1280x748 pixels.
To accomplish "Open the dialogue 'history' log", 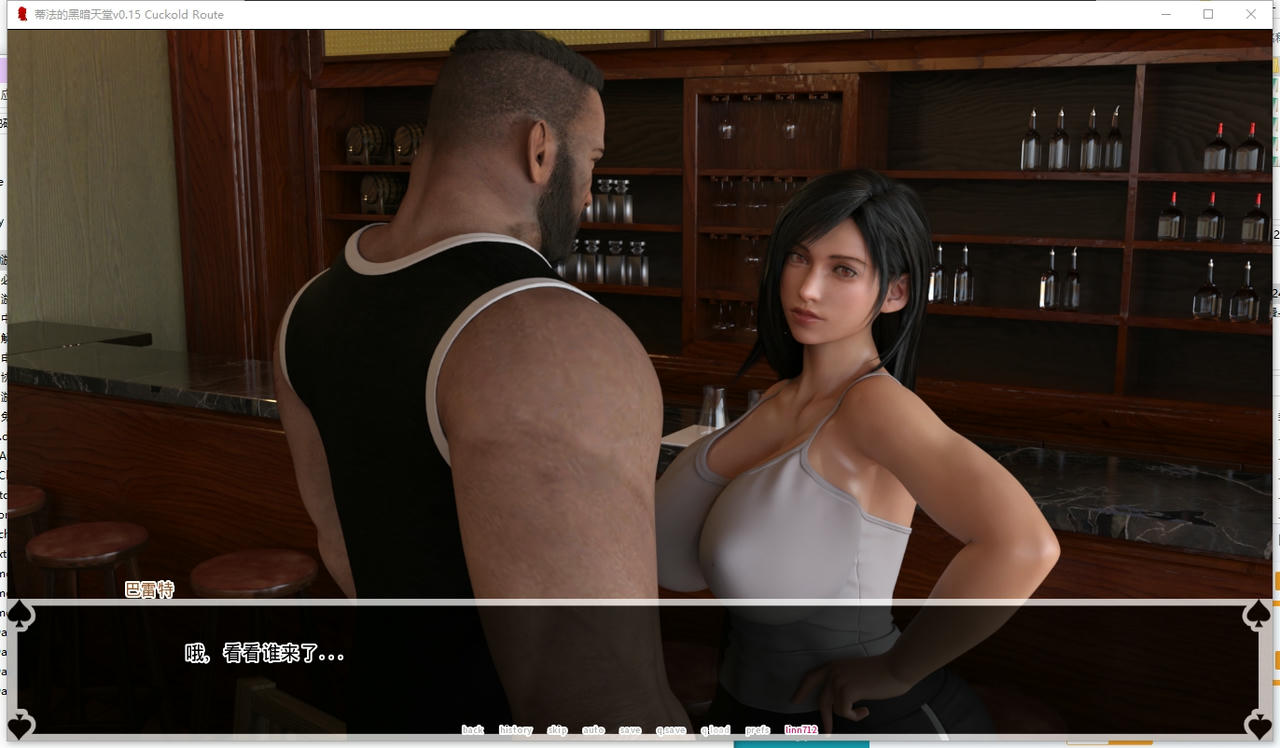I will point(515,730).
